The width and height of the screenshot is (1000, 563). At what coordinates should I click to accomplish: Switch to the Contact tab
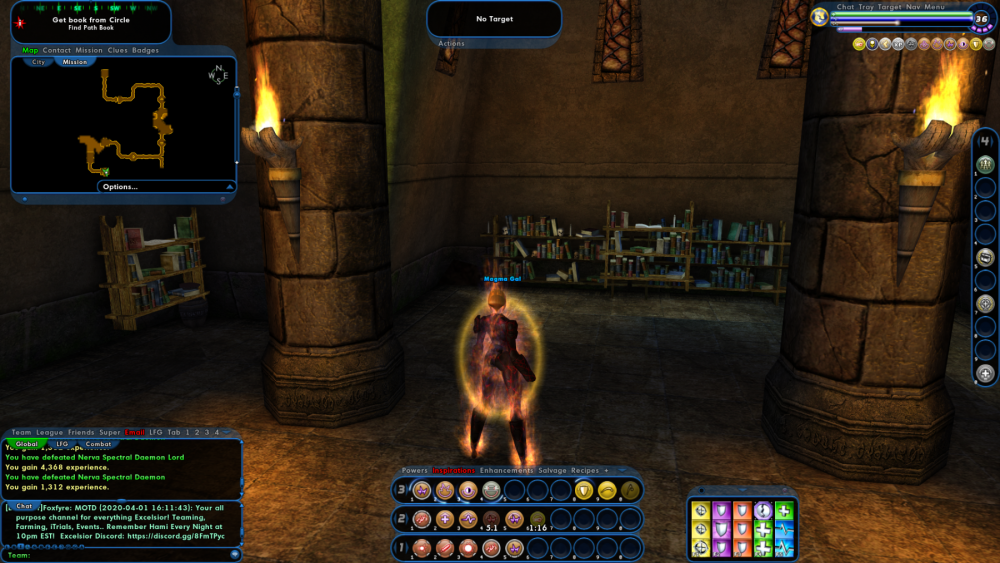click(x=56, y=50)
